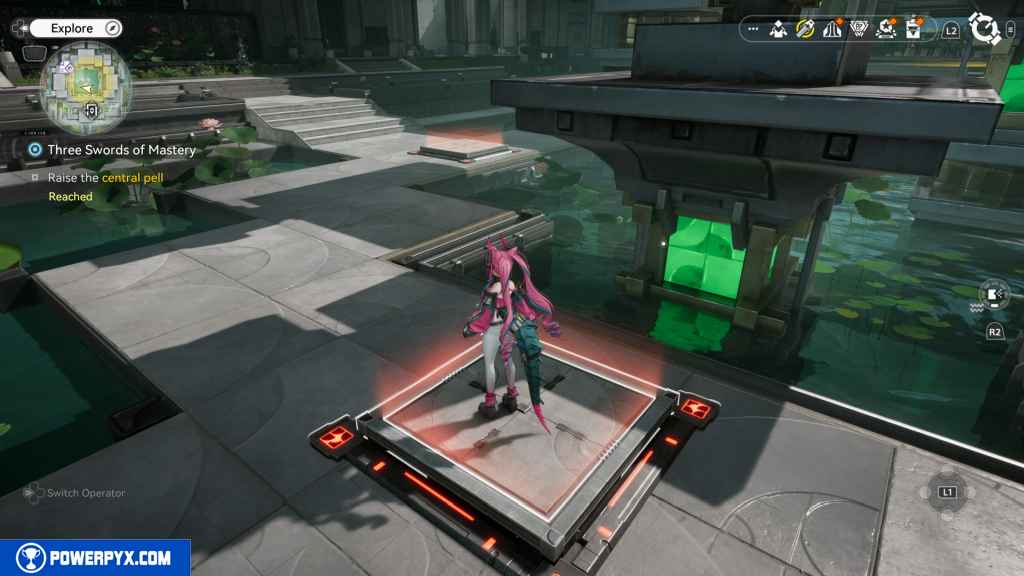This screenshot has height=576, width=1024.
Task: Click the PowerPyx.com watermark logo
Action: tap(95, 558)
